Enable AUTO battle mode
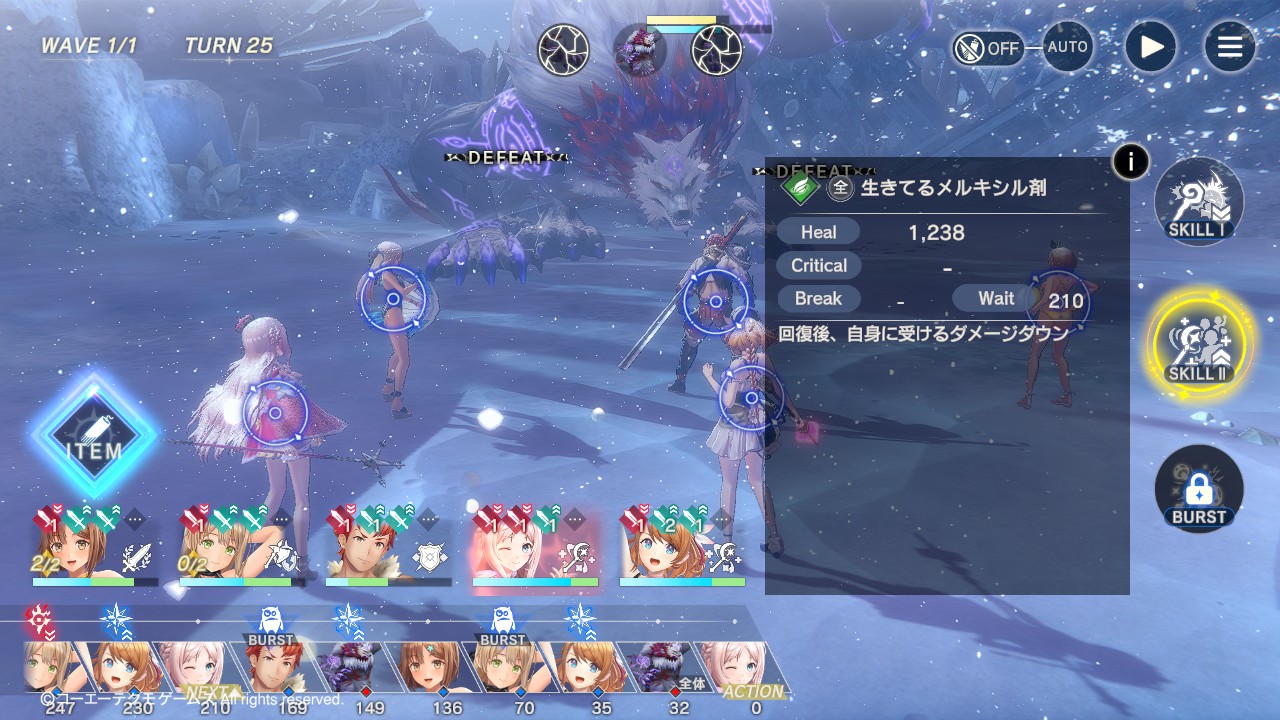The image size is (1280, 720). (1067, 47)
